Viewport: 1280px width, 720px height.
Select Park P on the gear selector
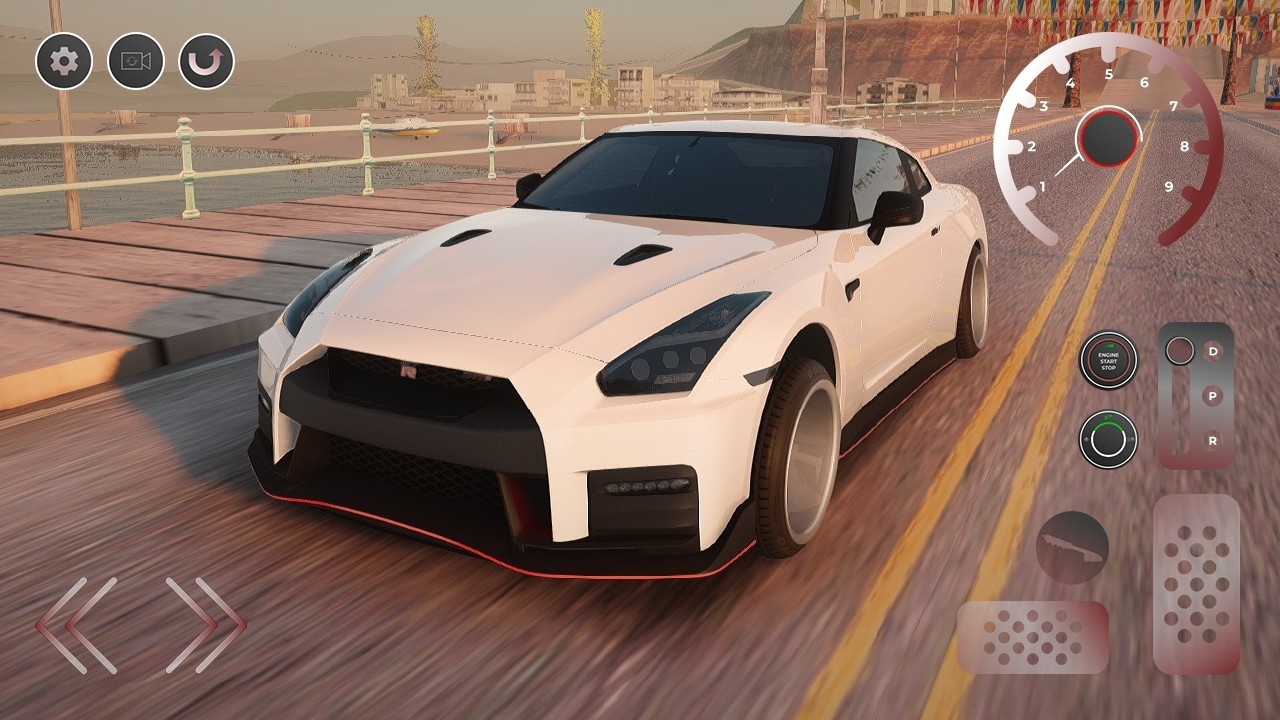(x=1211, y=397)
